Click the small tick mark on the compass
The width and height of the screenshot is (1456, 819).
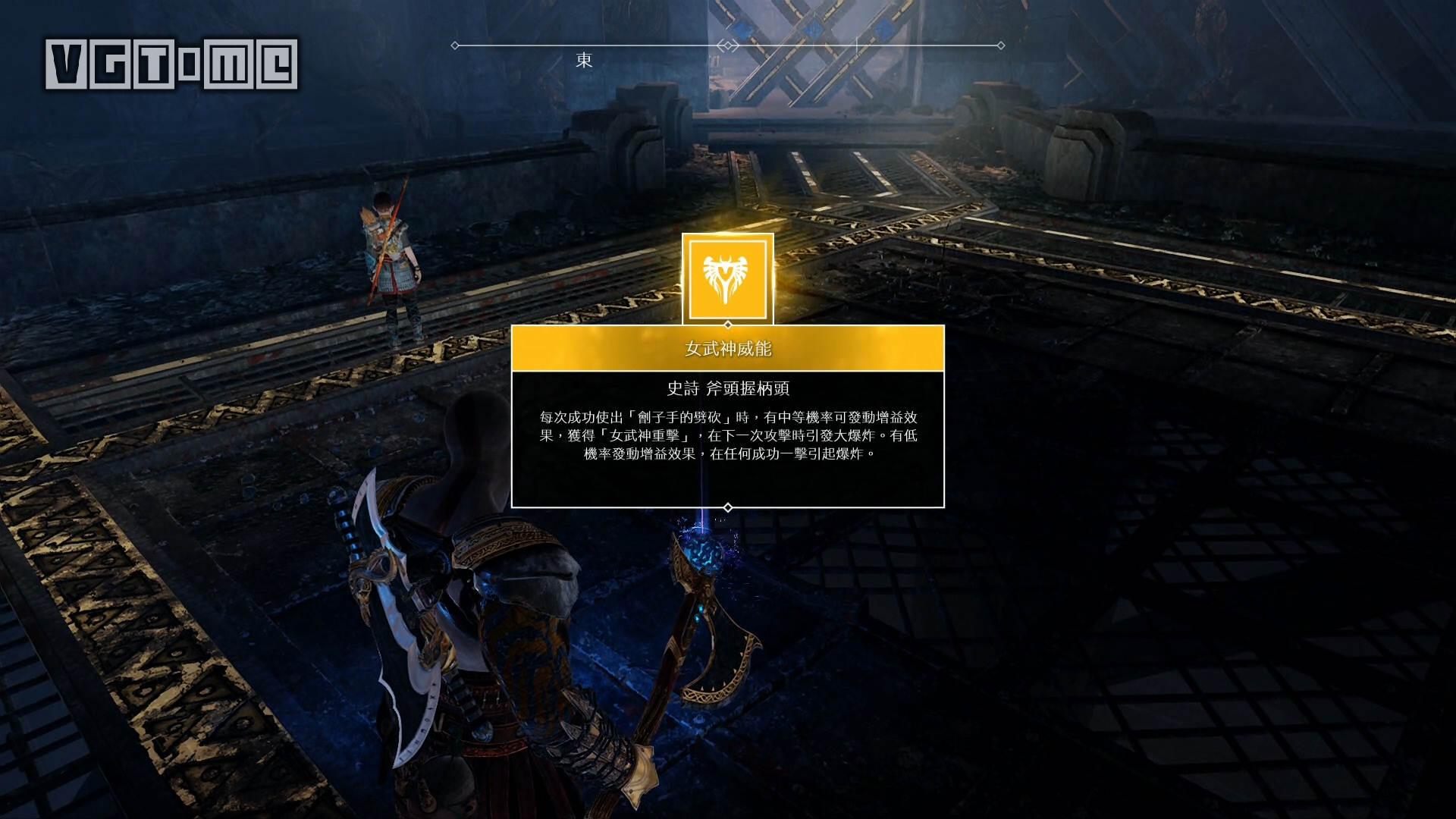[x=856, y=42]
